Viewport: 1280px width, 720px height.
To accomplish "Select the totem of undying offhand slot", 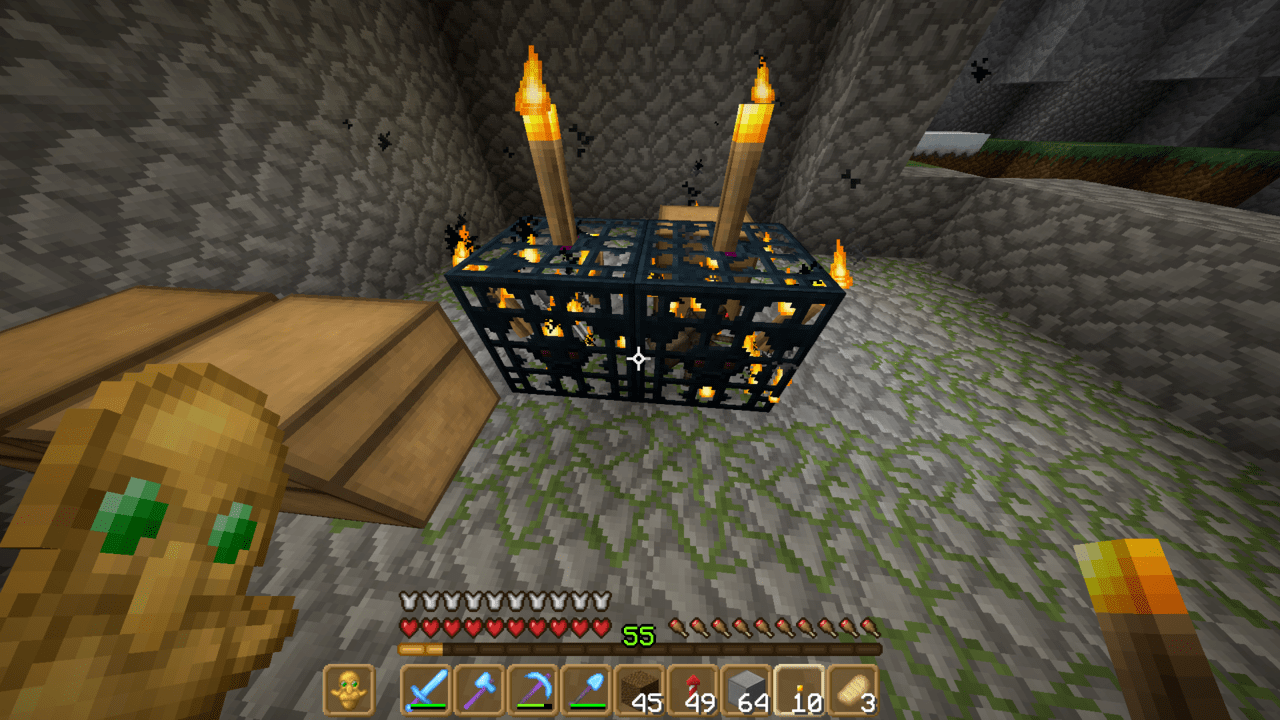I will (x=348, y=689).
